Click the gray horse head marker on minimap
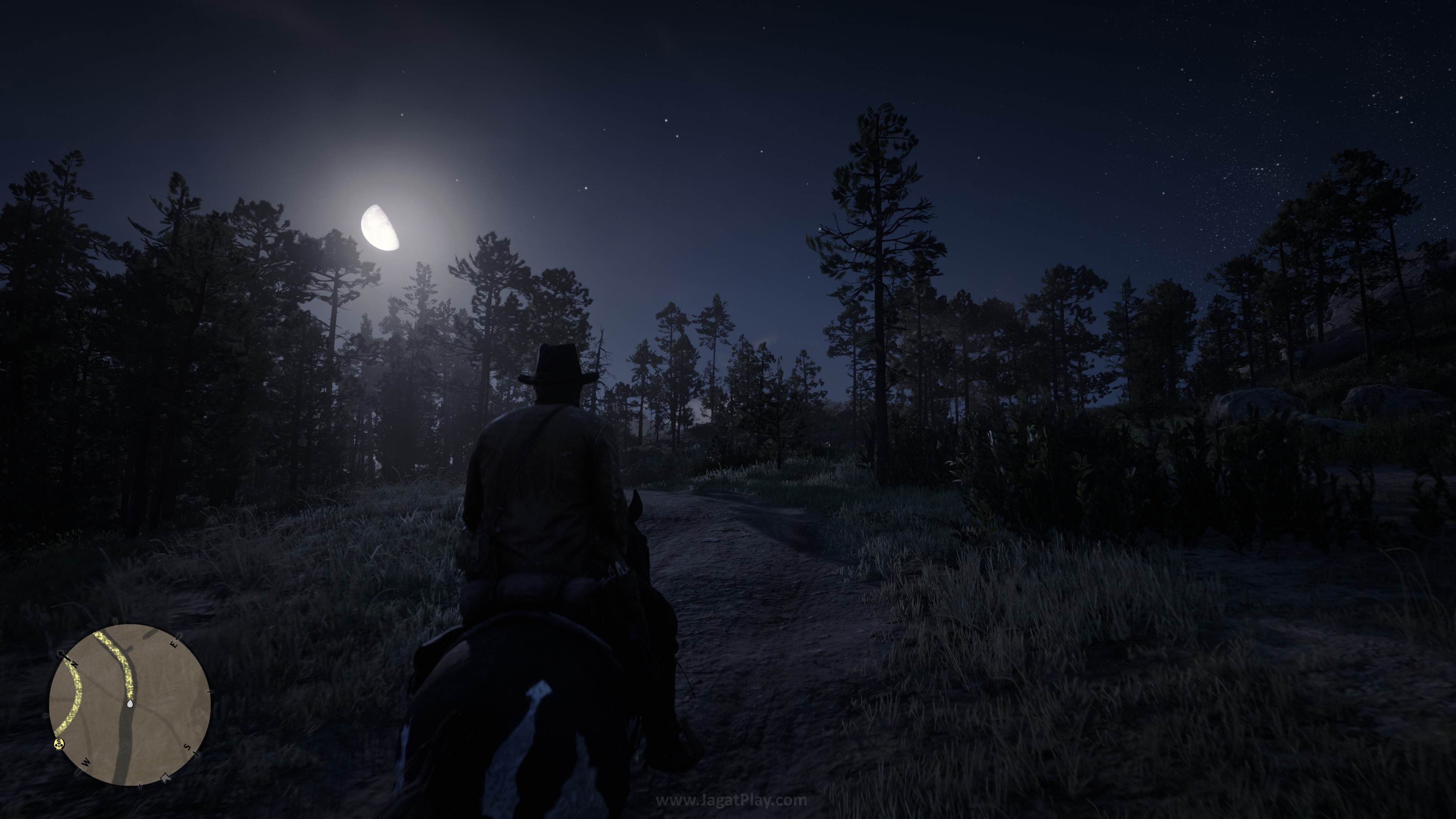 (x=166, y=777)
